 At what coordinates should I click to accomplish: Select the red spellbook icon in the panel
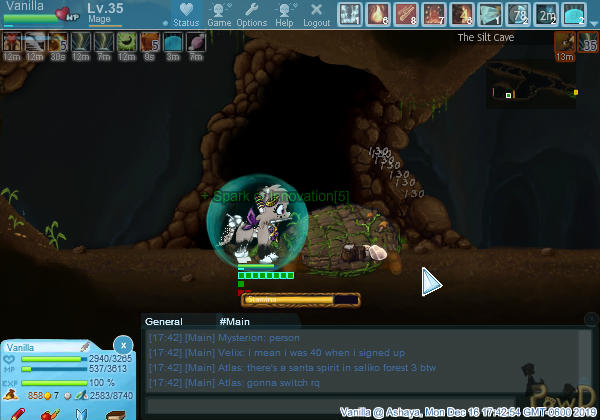click(x=120, y=414)
